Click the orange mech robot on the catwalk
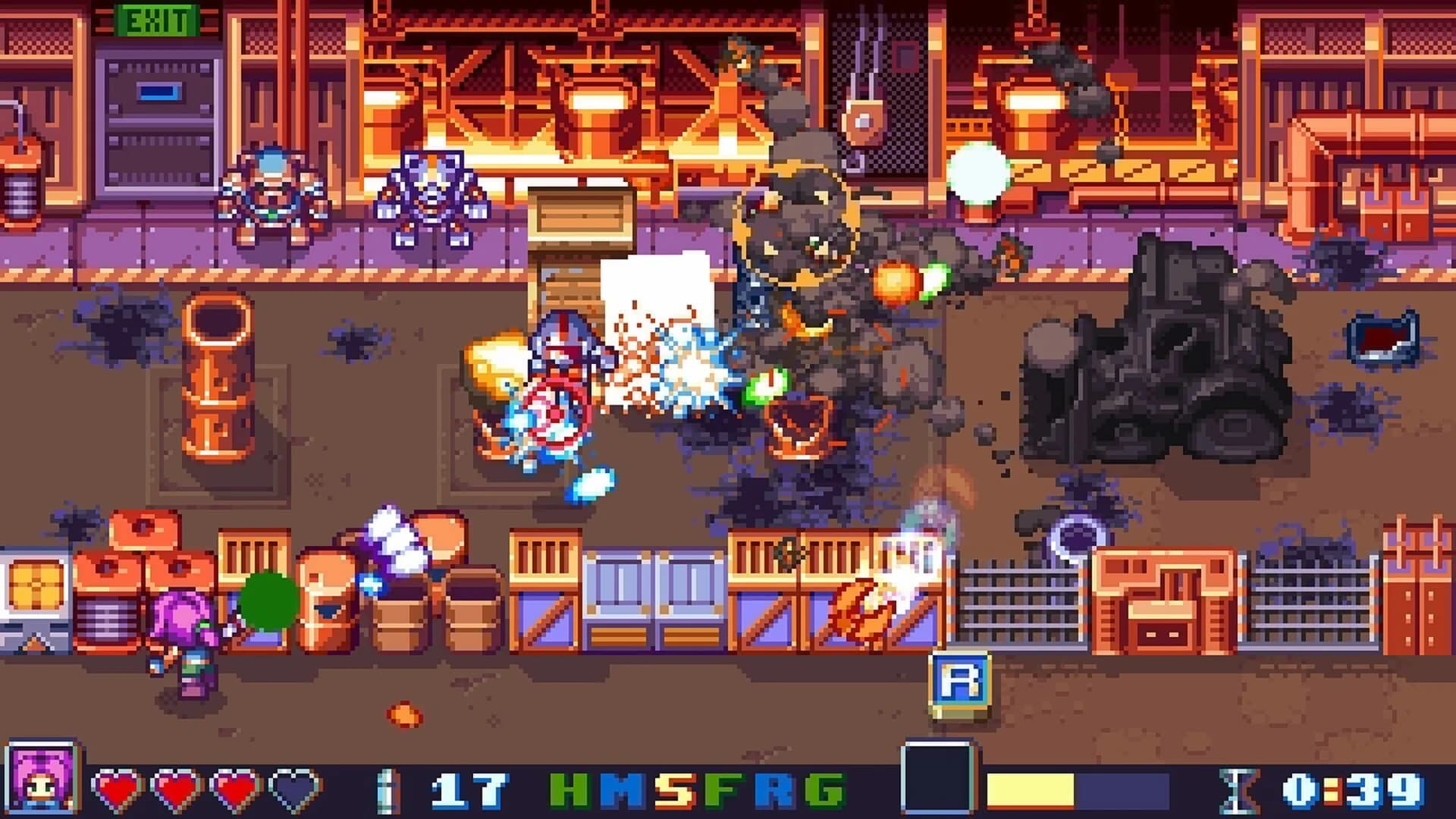The width and height of the screenshot is (1456, 819). 269,197
